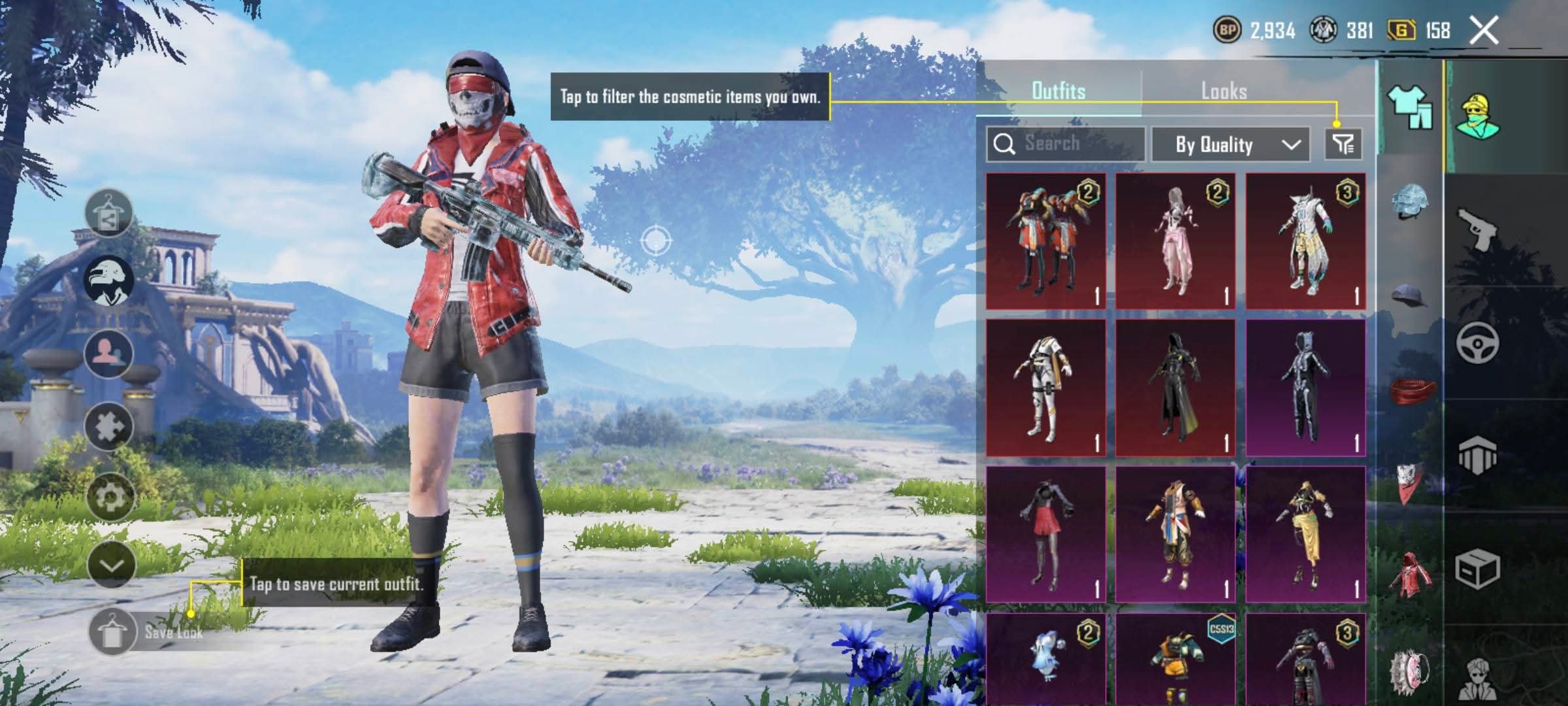Switch to the Looks tab
Viewport: 1568px width, 706px height.
pyautogui.click(x=1224, y=91)
